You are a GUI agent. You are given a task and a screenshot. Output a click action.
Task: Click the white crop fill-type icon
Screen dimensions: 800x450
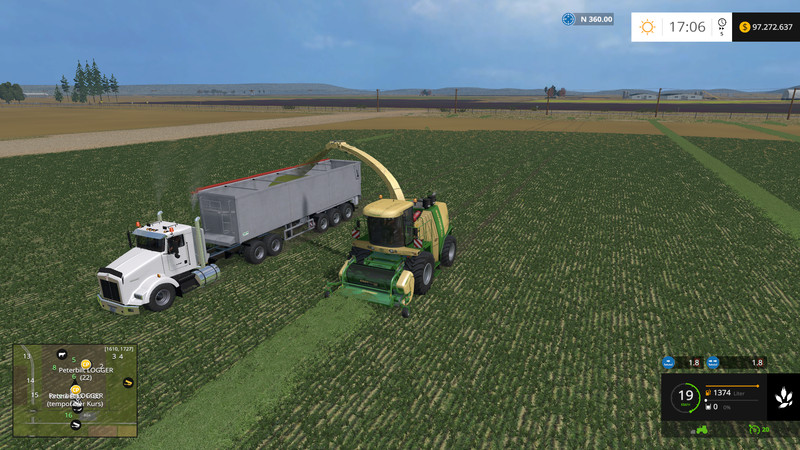(782, 398)
